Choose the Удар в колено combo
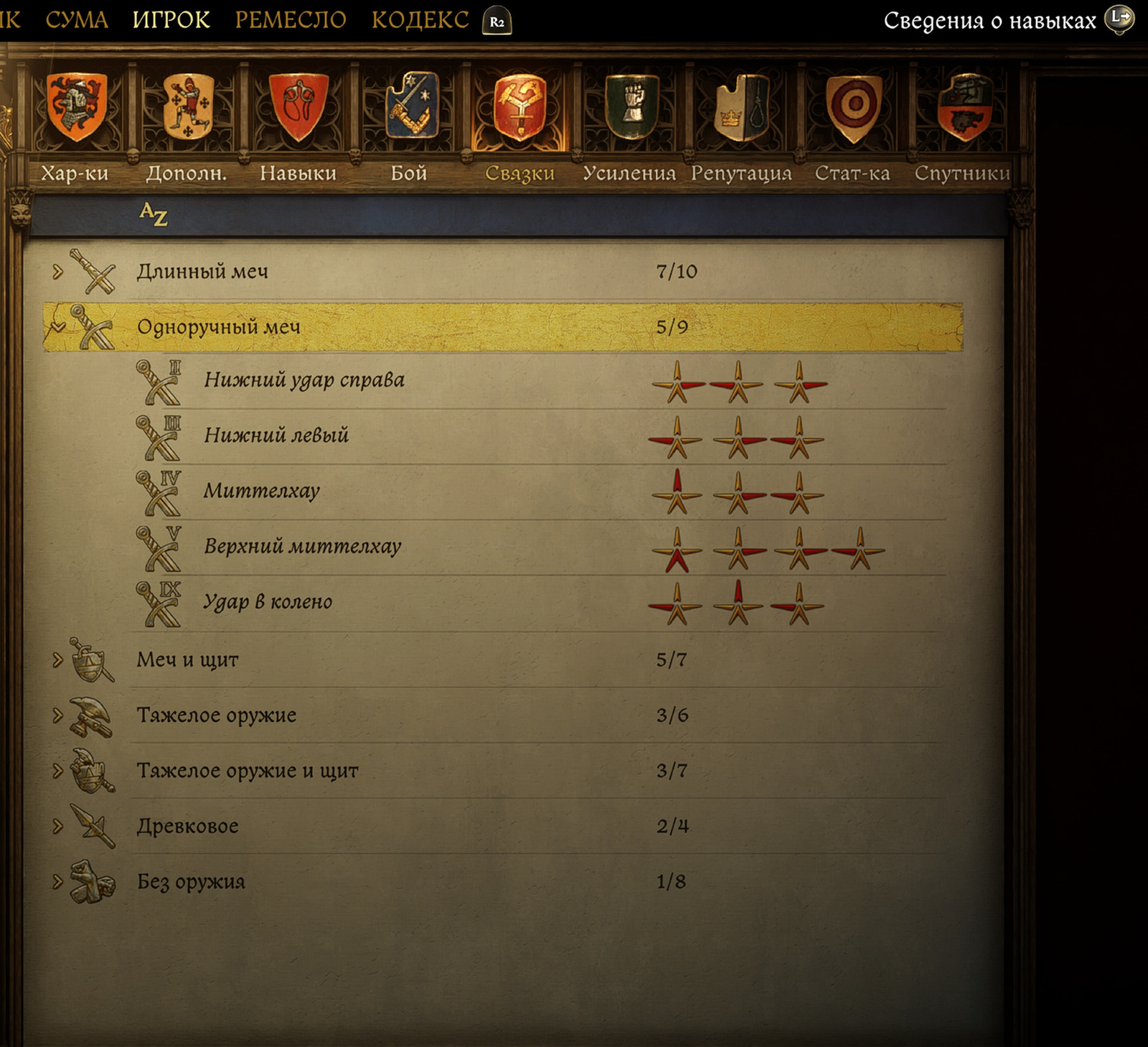Image resolution: width=1148 pixels, height=1047 pixels. (268, 602)
